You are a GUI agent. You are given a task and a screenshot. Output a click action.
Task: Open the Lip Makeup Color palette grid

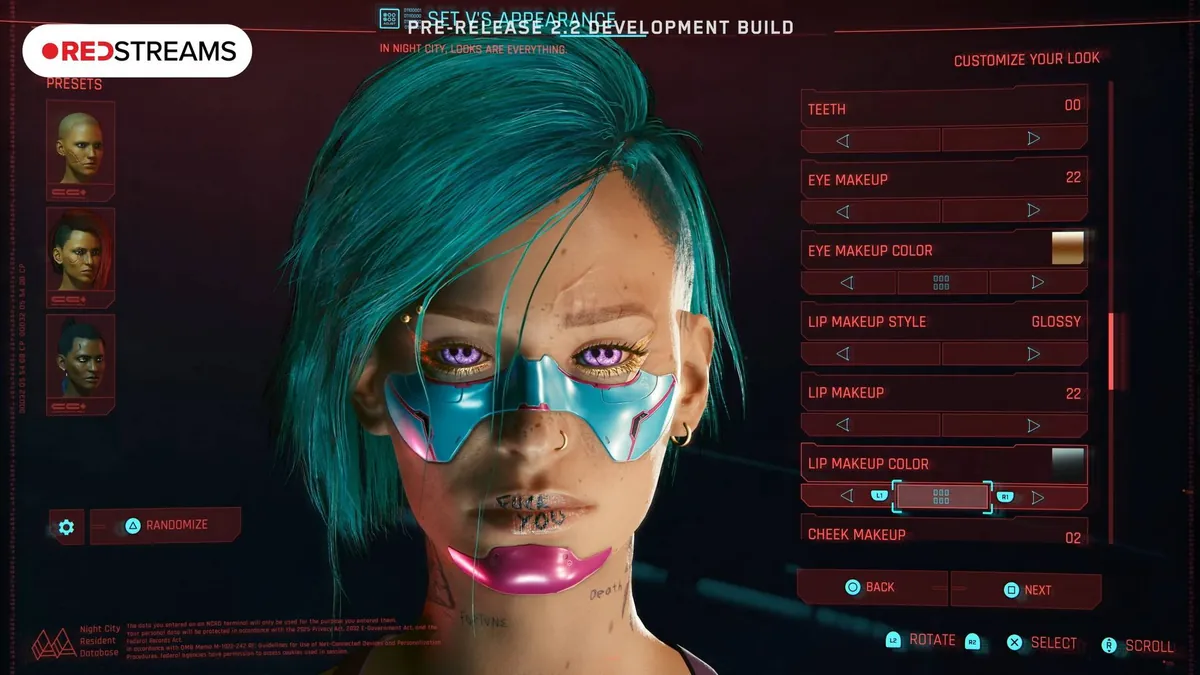coord(941,496)
